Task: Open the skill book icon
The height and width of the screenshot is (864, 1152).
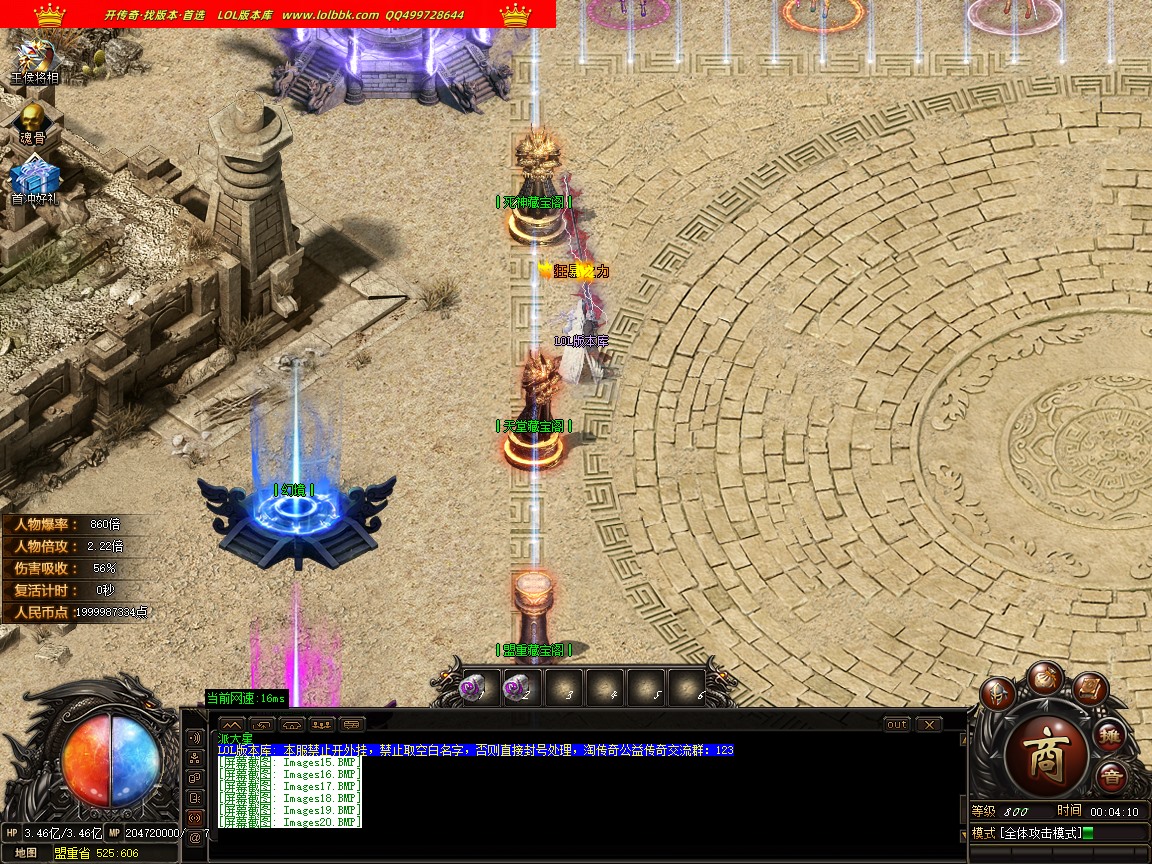Action: pos(1089,689)
